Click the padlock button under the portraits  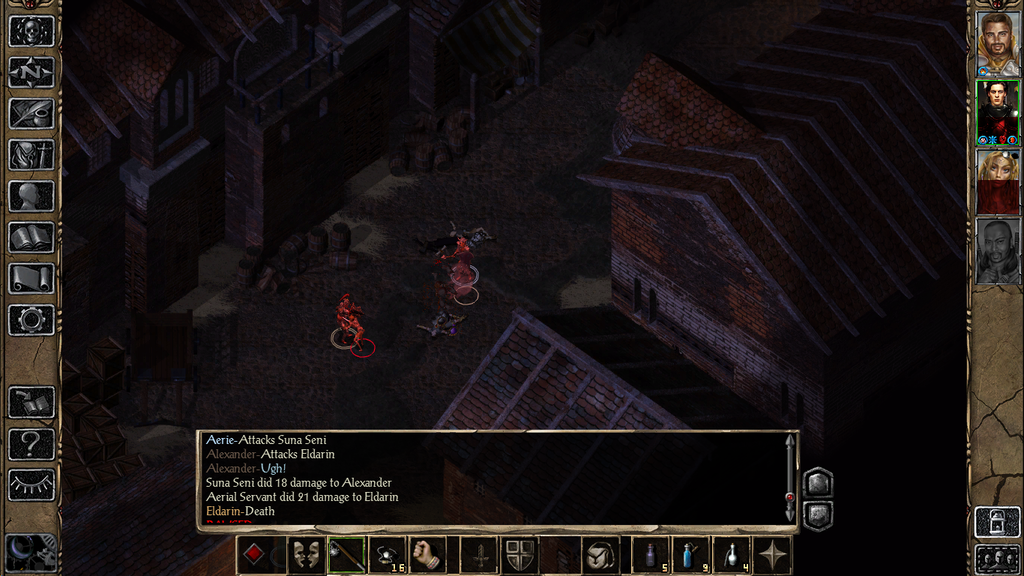tap(996, 522)
